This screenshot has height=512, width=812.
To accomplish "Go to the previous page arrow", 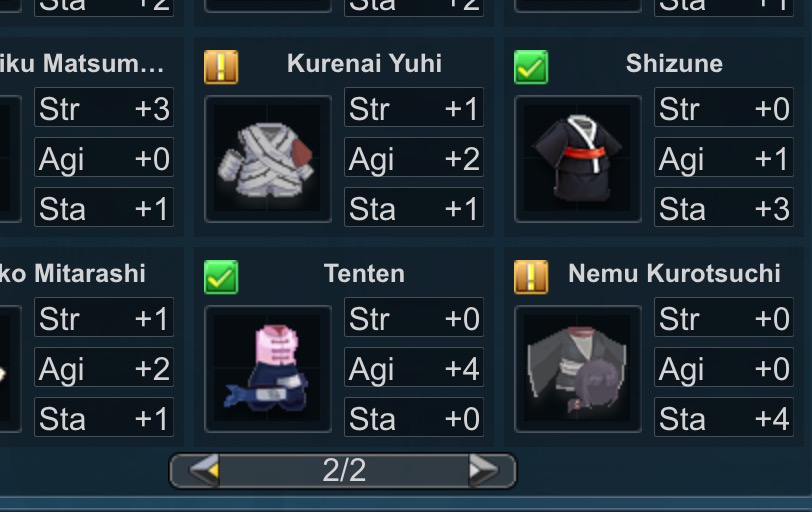I will click(x=204, y=470).
